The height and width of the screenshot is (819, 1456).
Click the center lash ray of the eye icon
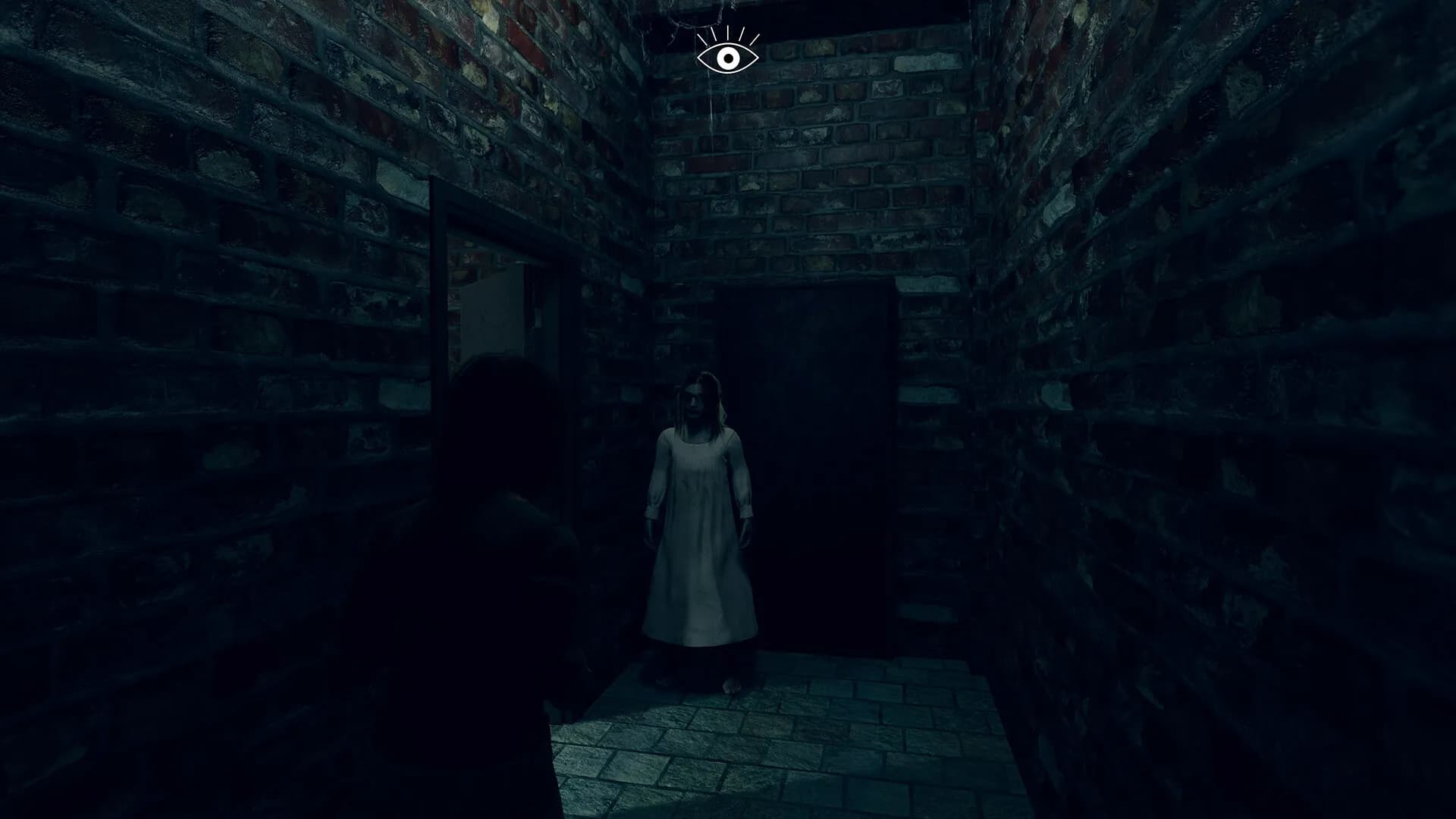pos(728,32)
